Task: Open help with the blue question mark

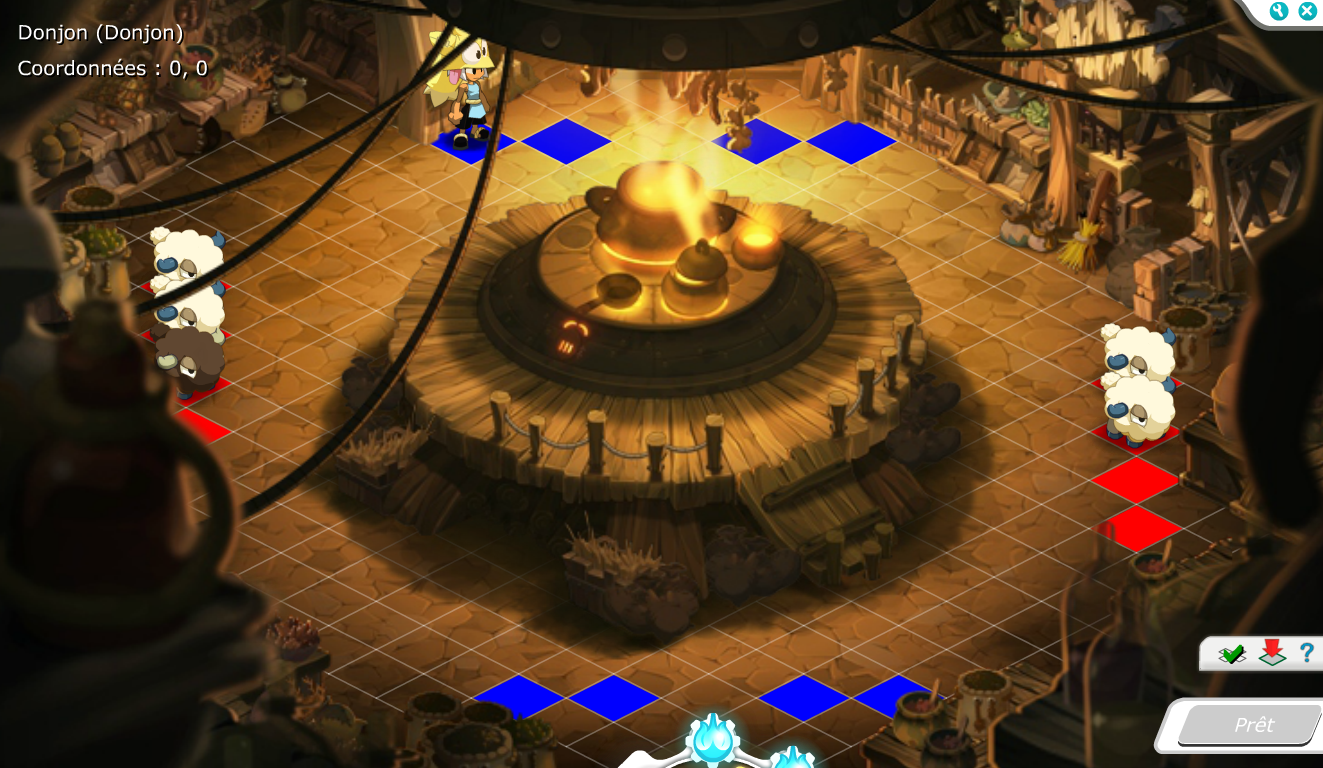Action: [x=1306, y=653]
